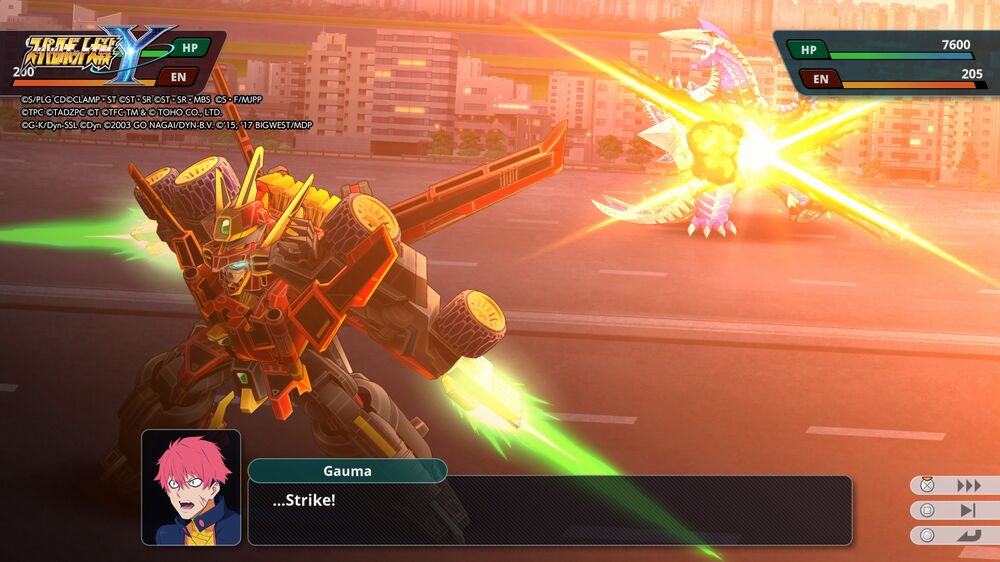Click the curved return arrow button
Image resolution: width=1000 pixels, height=562 pixels.
967,535
